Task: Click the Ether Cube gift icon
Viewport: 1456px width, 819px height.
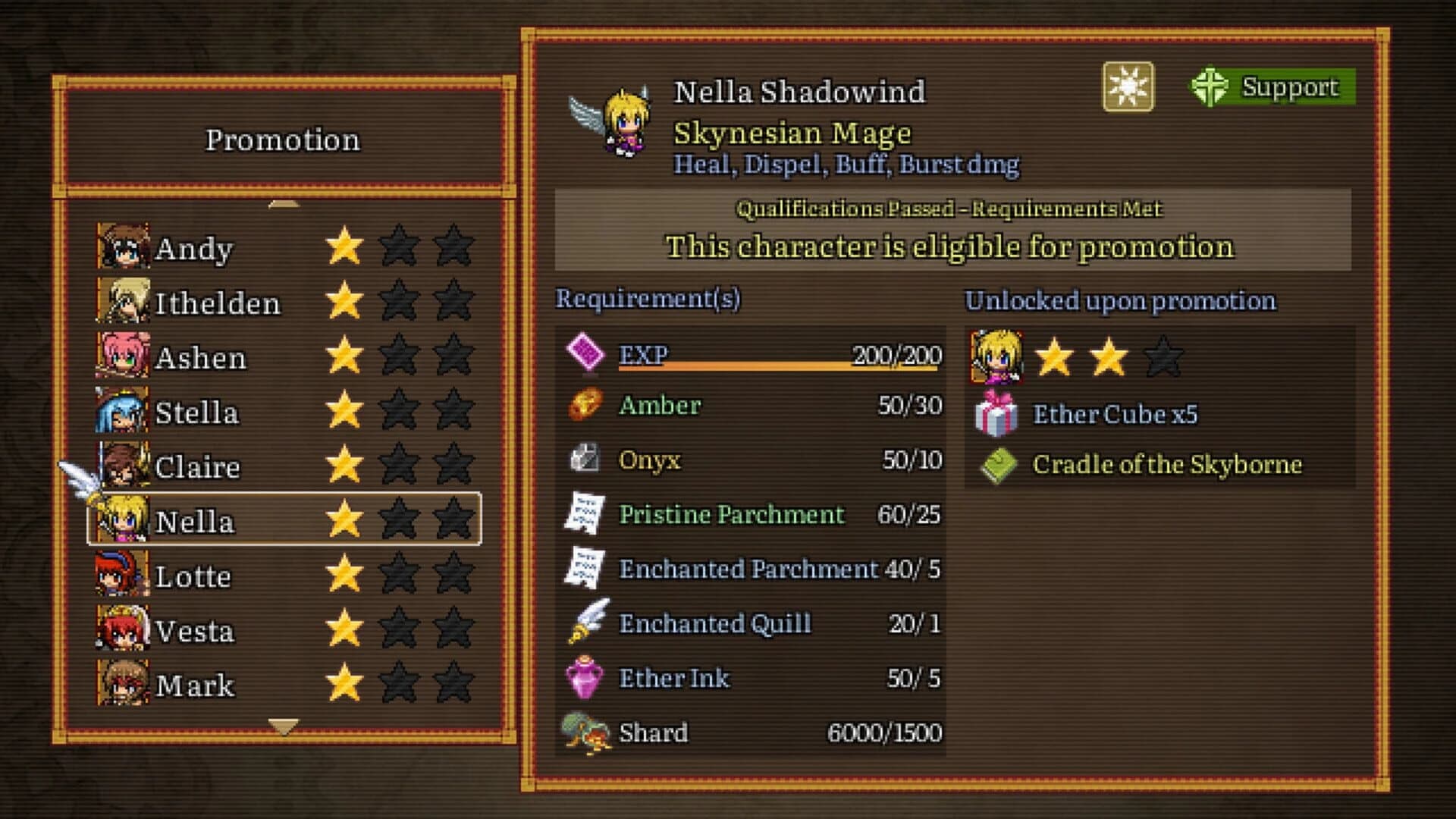Action: tap(996, 414)
